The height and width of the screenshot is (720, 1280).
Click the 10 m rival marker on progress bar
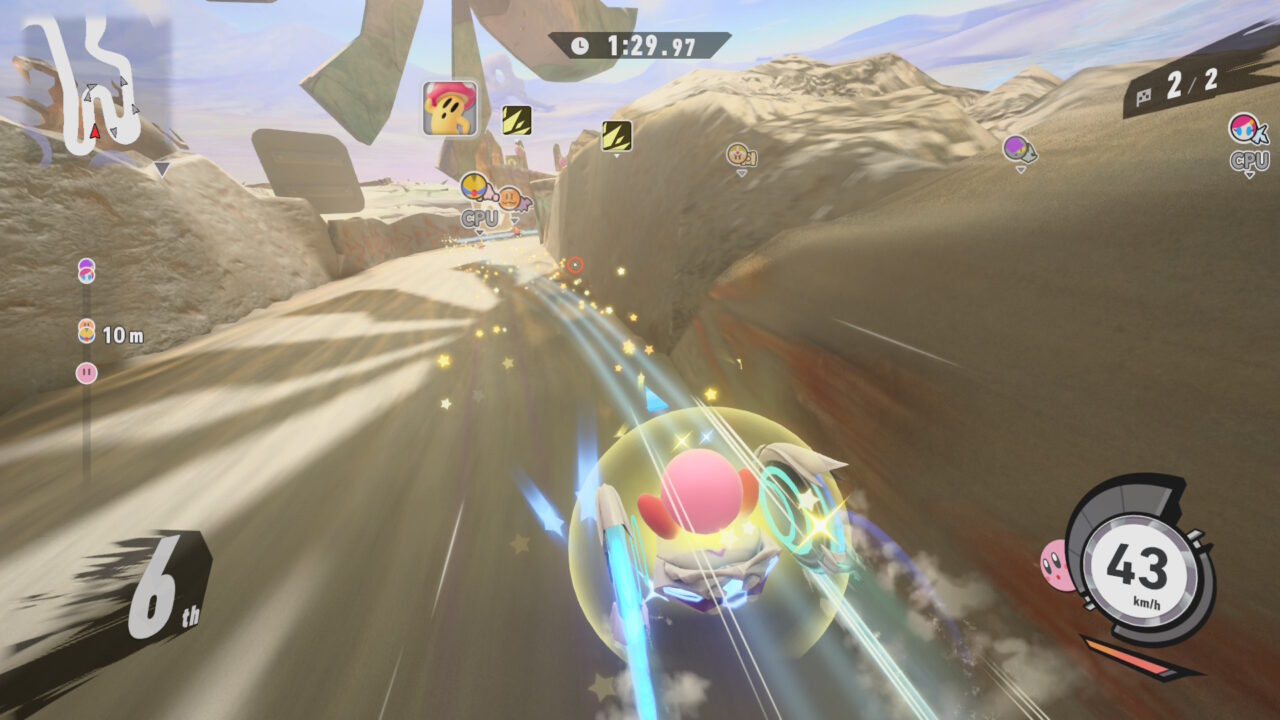tap(87, 331)
